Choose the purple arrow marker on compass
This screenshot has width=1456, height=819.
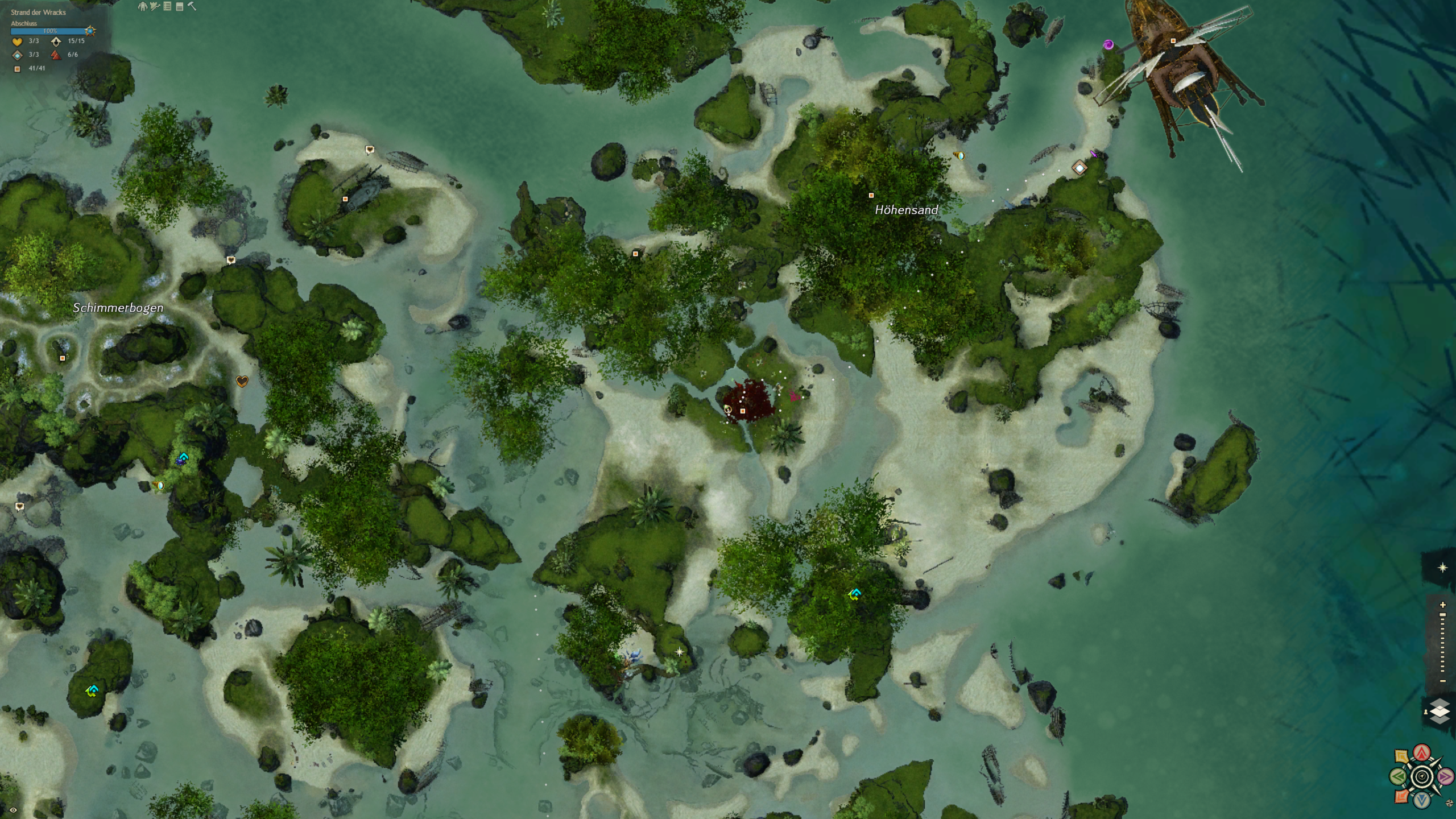(x=1445, y=776)
